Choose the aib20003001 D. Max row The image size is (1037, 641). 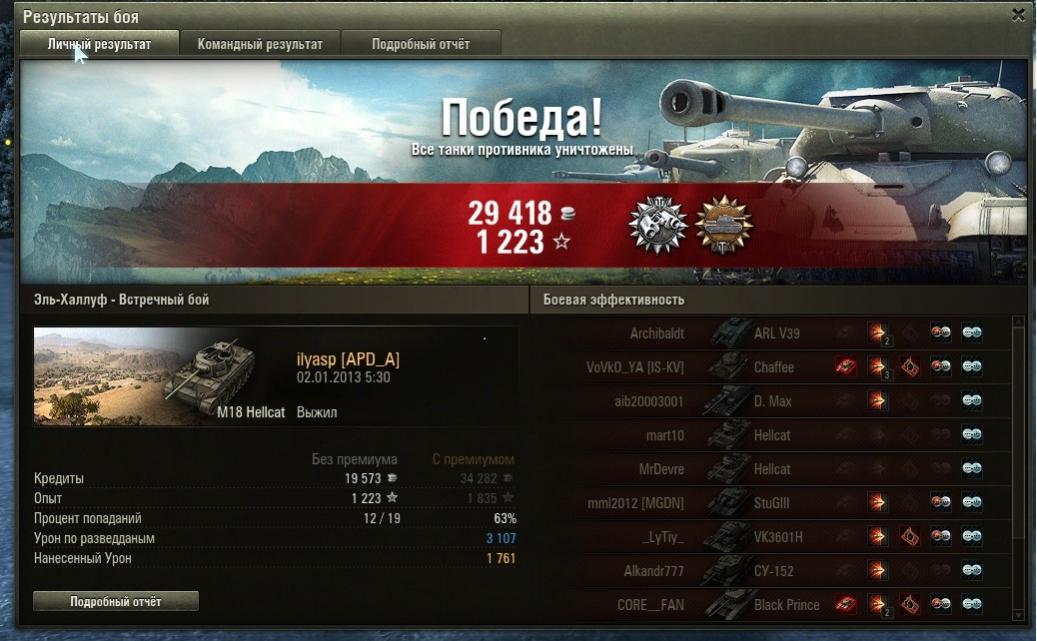[x=770, y=401]
